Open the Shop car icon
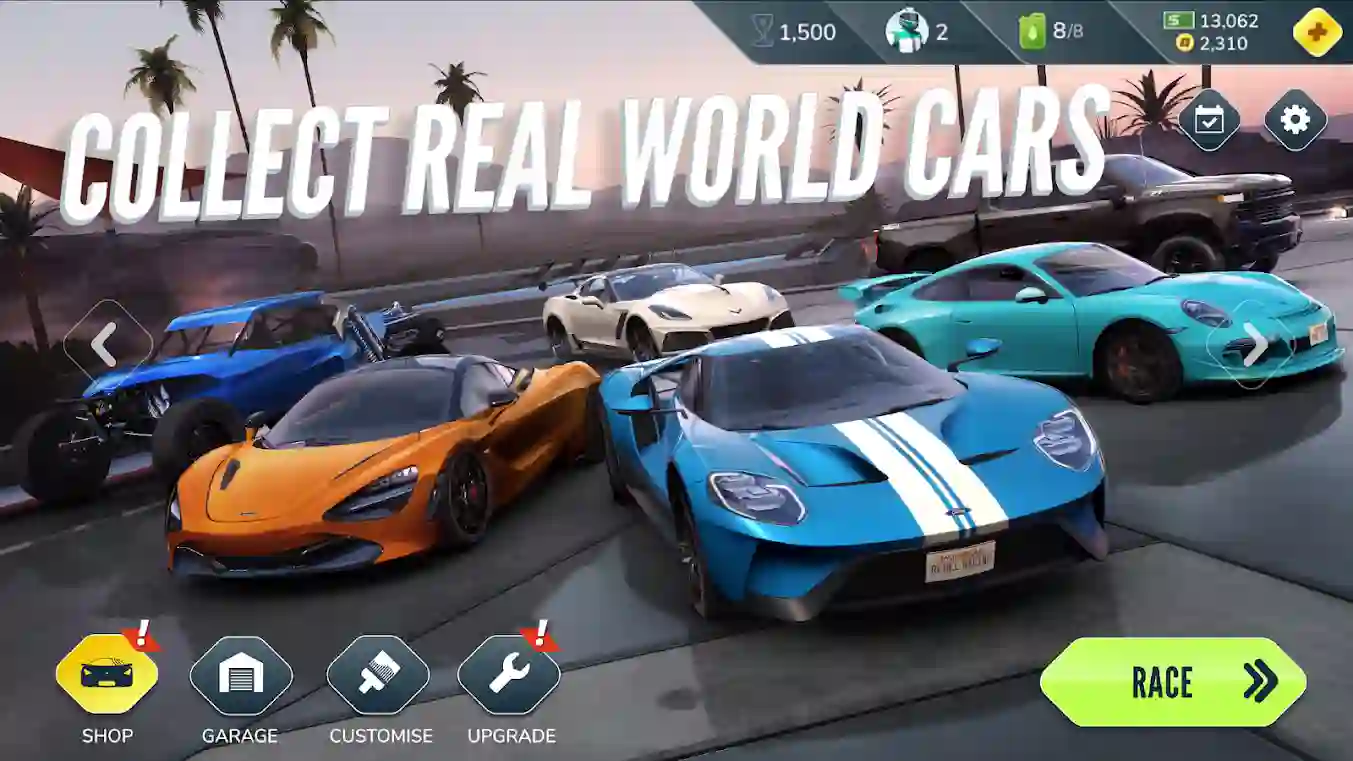The image size is (1353, 761). 107,675
